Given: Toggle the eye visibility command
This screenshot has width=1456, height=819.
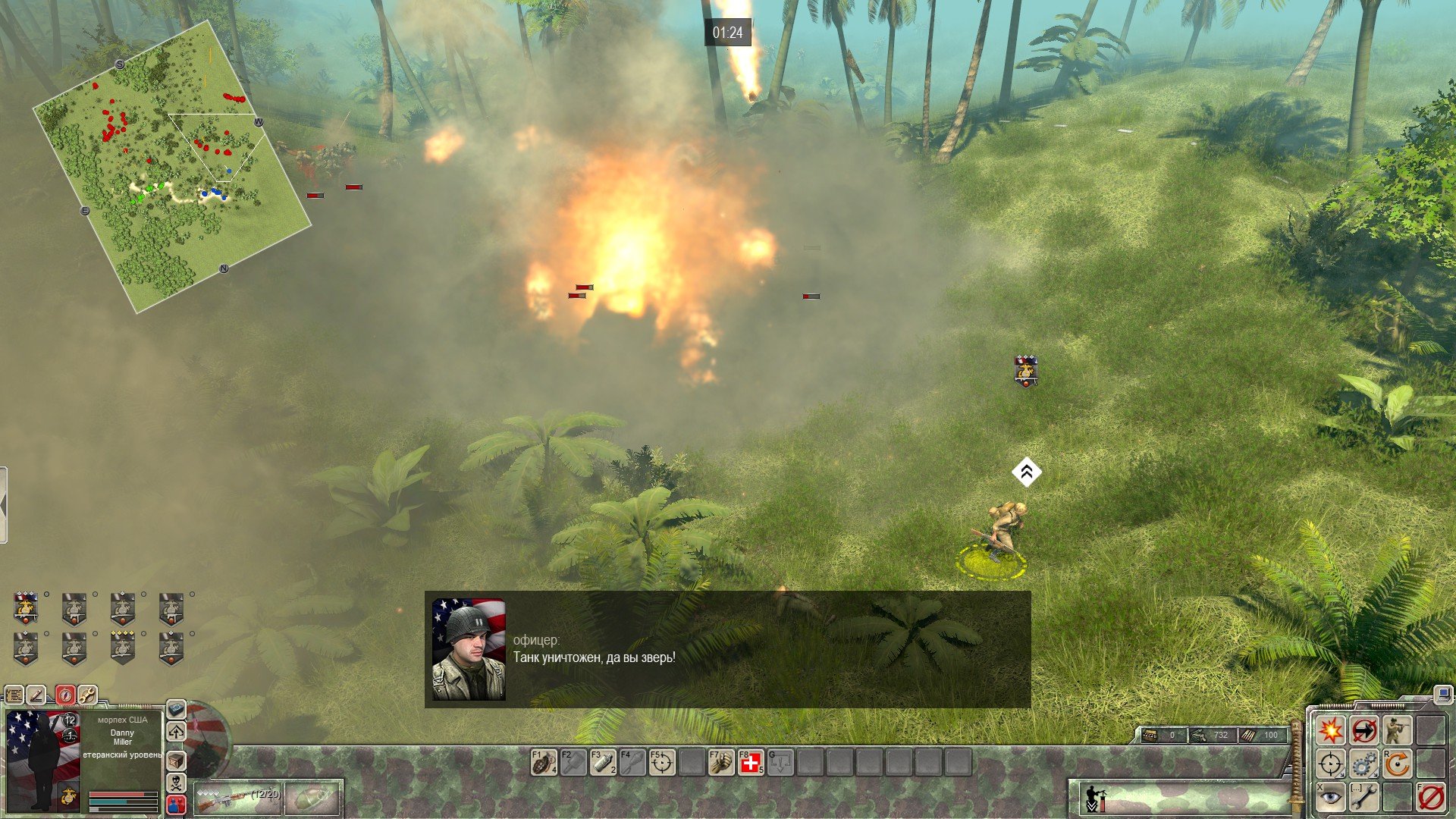Looking at the screenshot, I should coord(1330,797).
